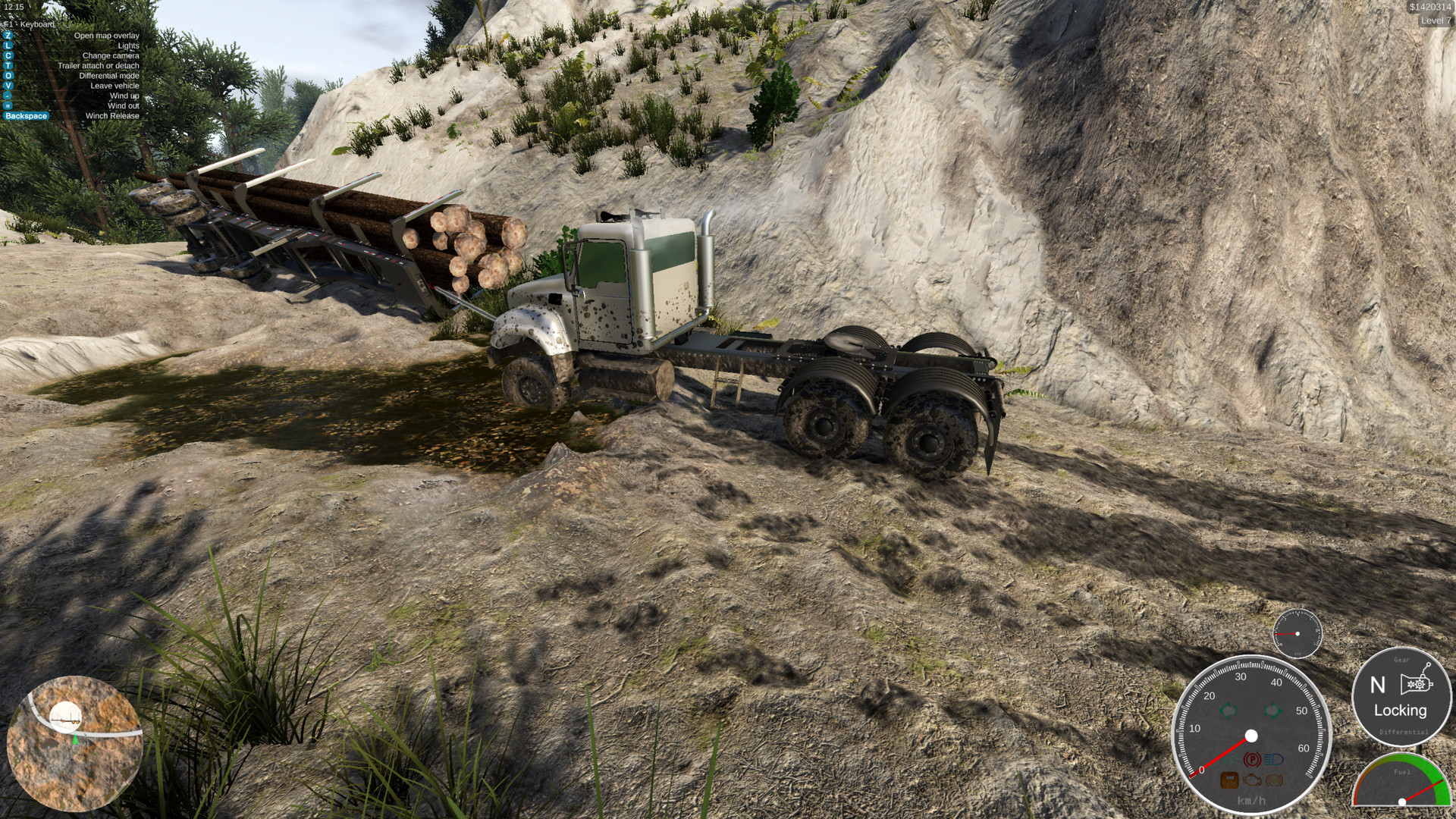This screenshot has width=1456, height=819.
Task: Click the right turn signal arrow
Action: coord(1273,711)
